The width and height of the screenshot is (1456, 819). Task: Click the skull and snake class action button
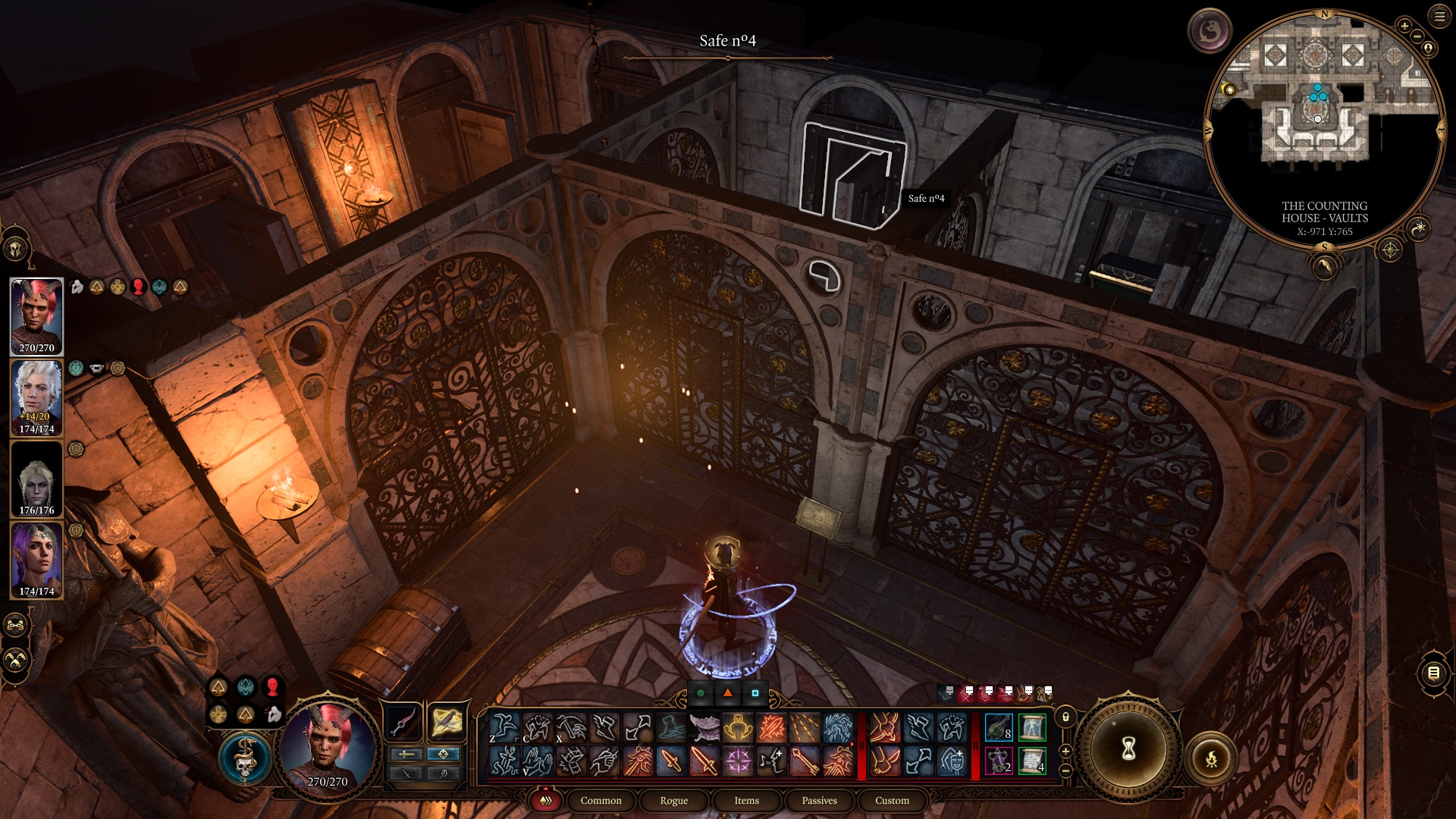pos(245,758)
